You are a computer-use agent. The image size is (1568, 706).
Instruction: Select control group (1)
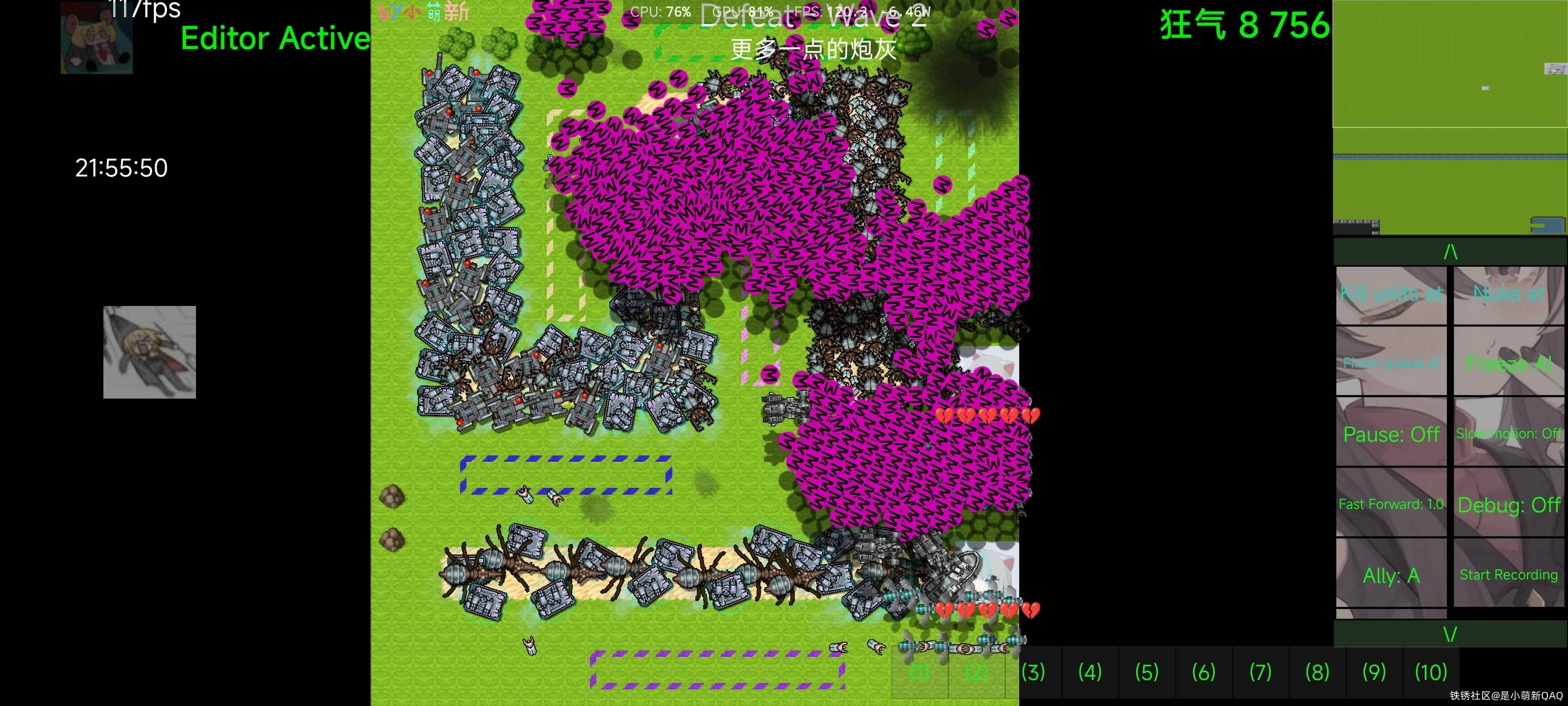pos(919,673)
